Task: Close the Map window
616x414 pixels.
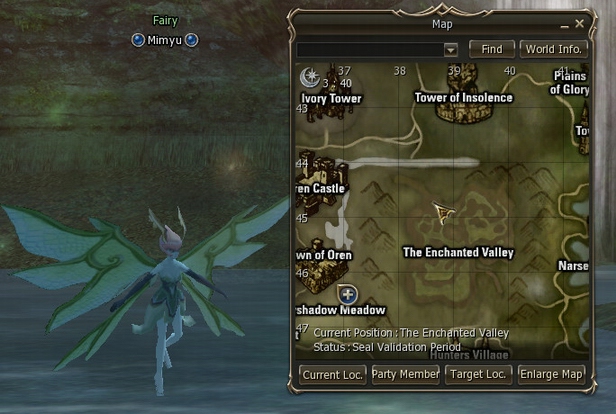Action: tap(579, 22)
